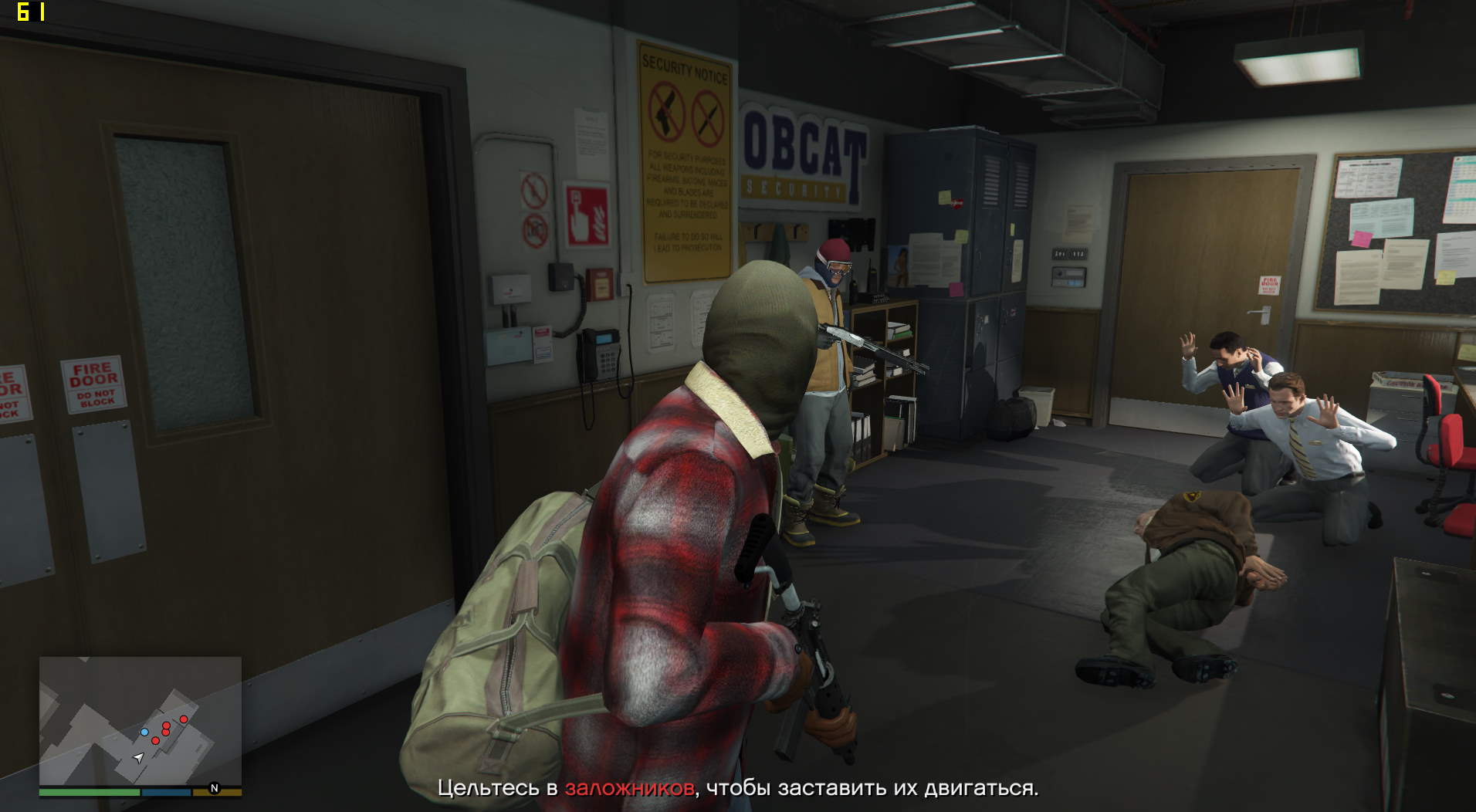Click the north N marker on the minimap
1476x812 pixels.
(x=215, y=788)
